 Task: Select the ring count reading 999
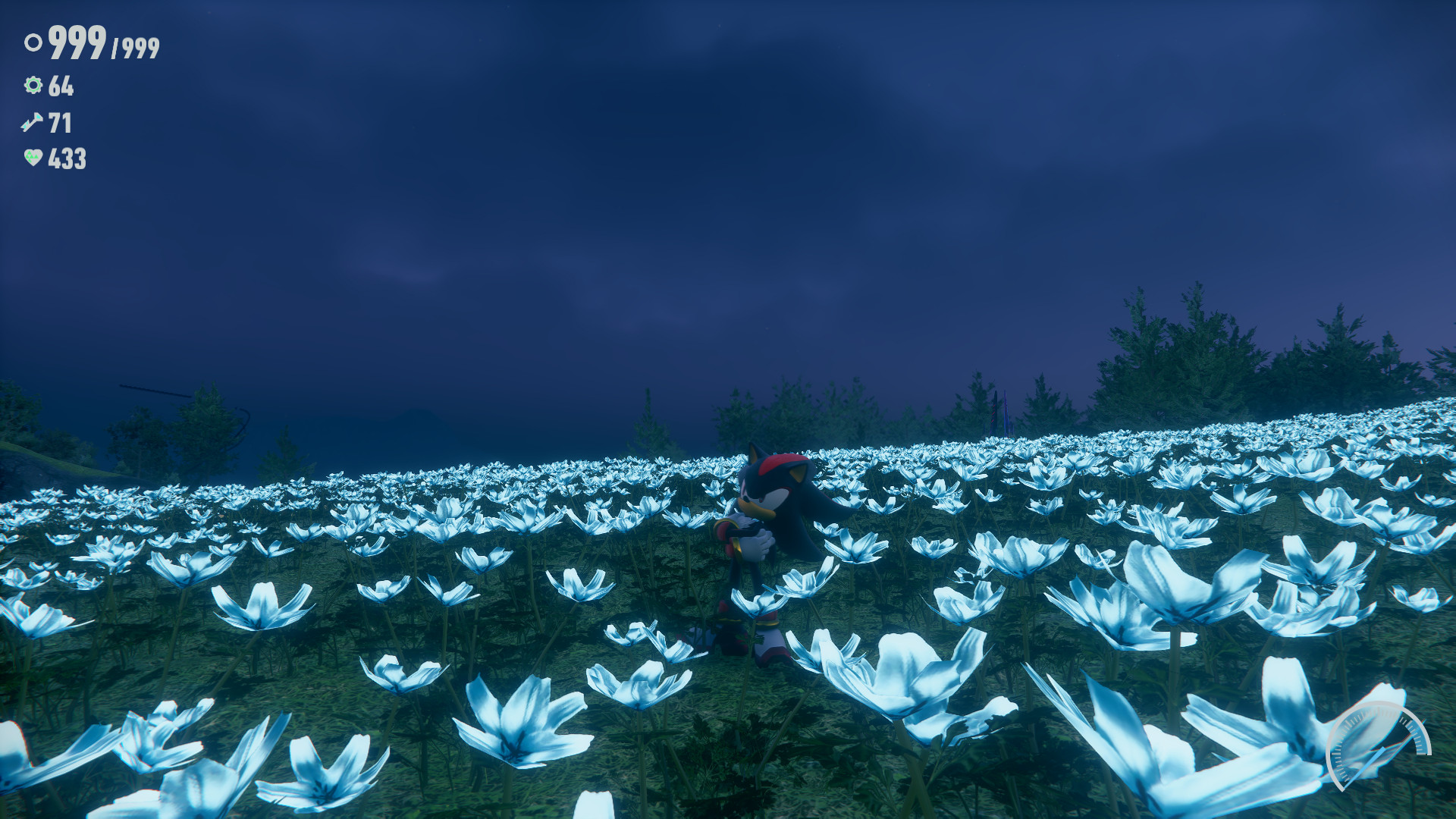76,43
